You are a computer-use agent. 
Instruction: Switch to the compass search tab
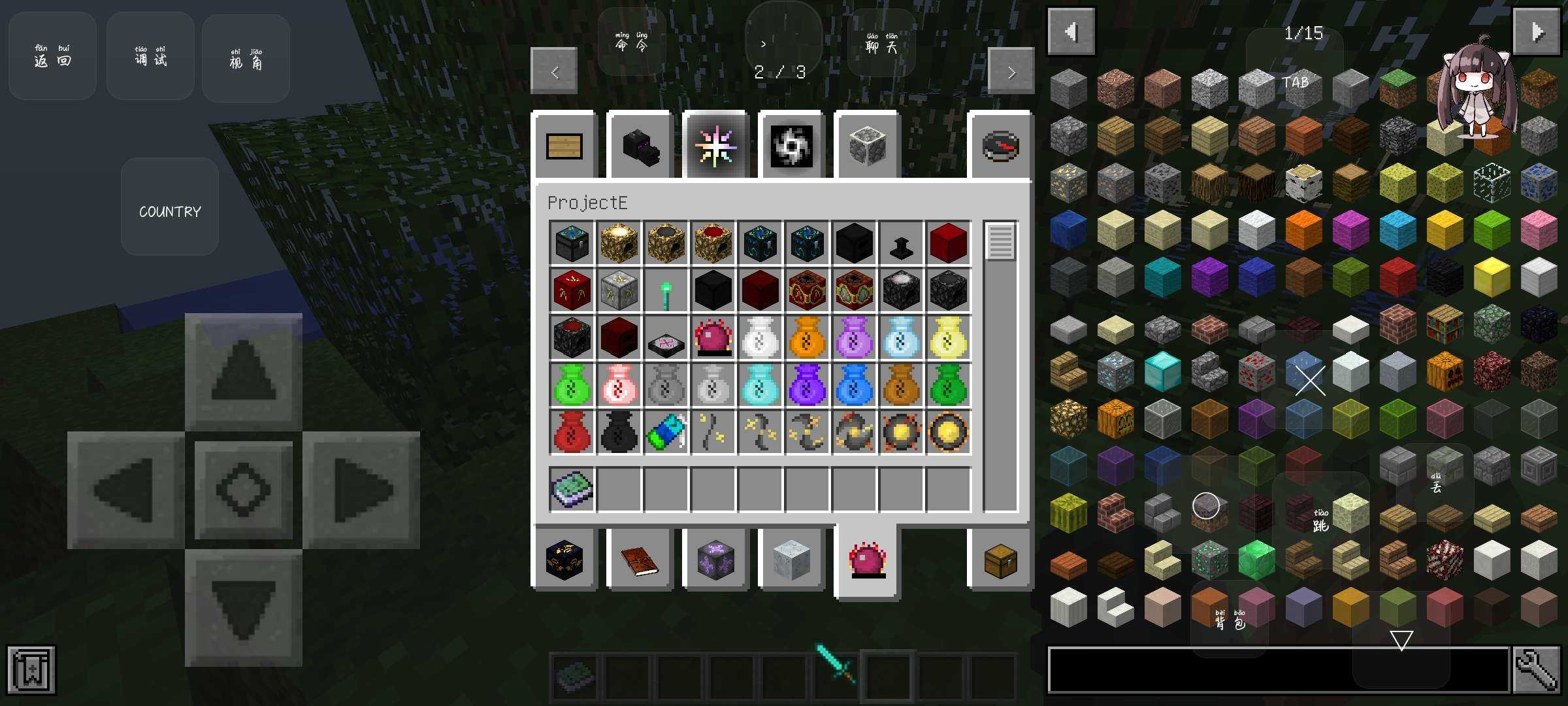[1000, 146]
